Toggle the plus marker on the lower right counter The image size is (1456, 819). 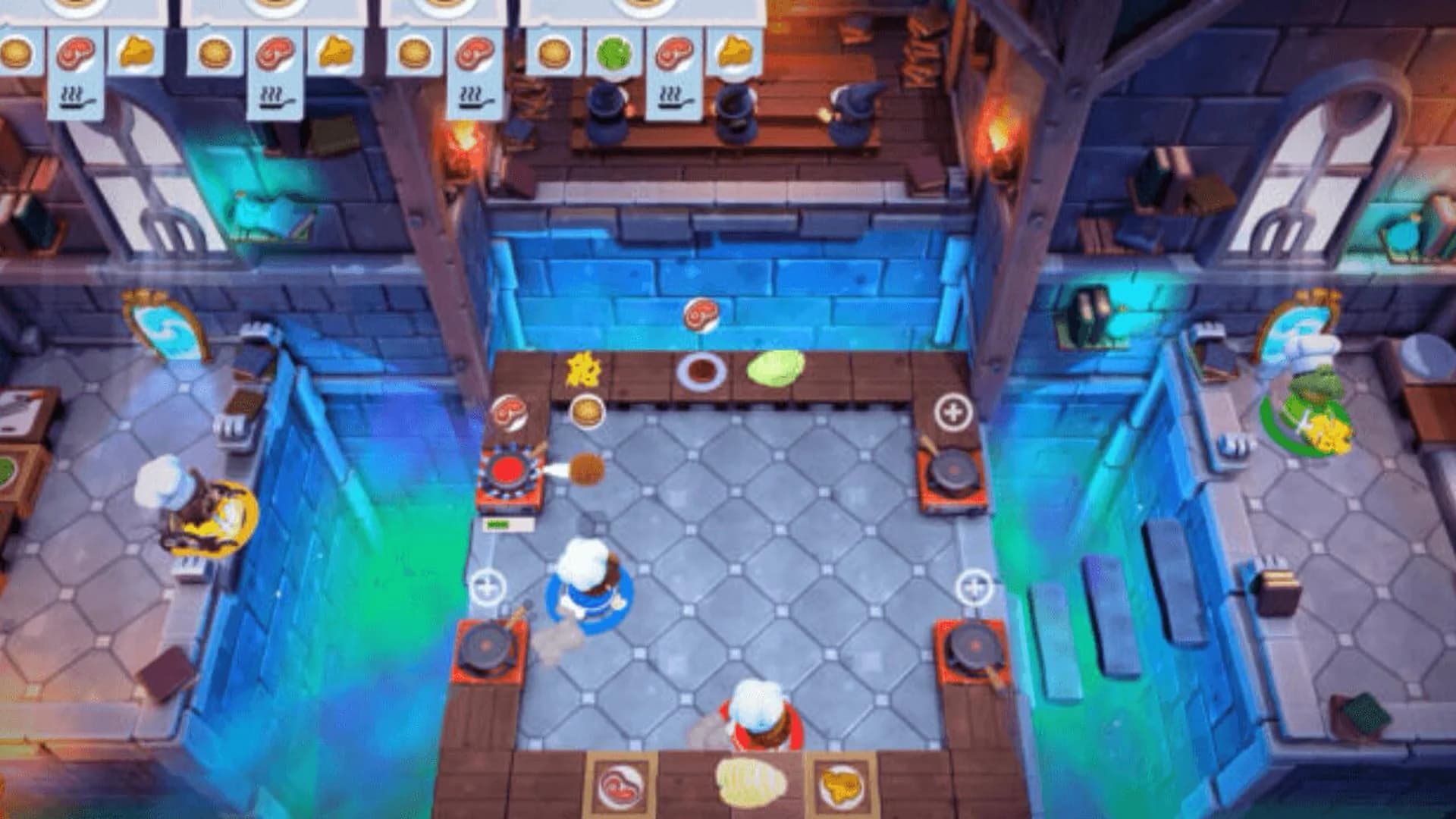pos(974,584)
